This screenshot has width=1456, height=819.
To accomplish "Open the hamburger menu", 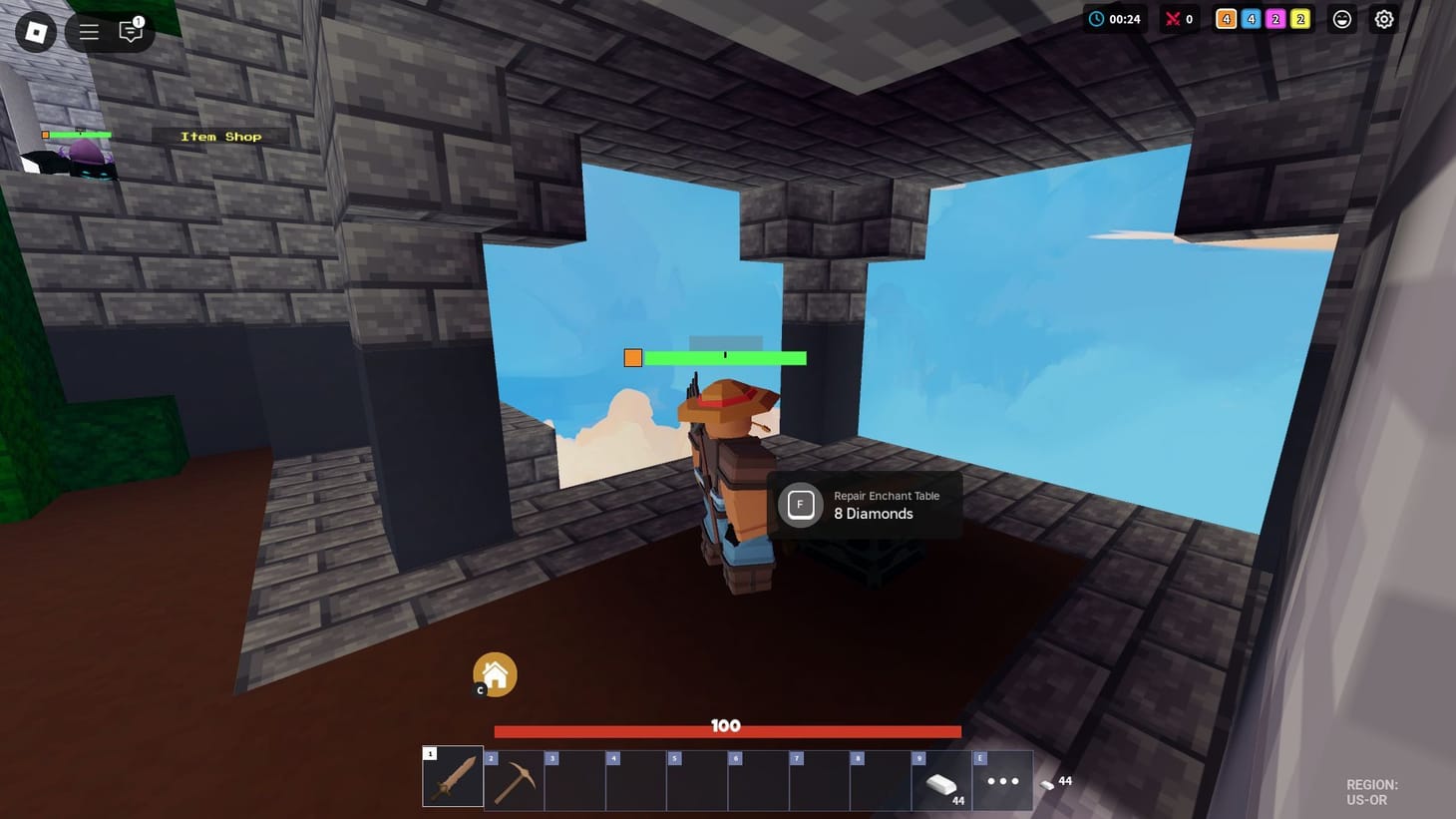I will pyautogui.click(x=88, y=31).
